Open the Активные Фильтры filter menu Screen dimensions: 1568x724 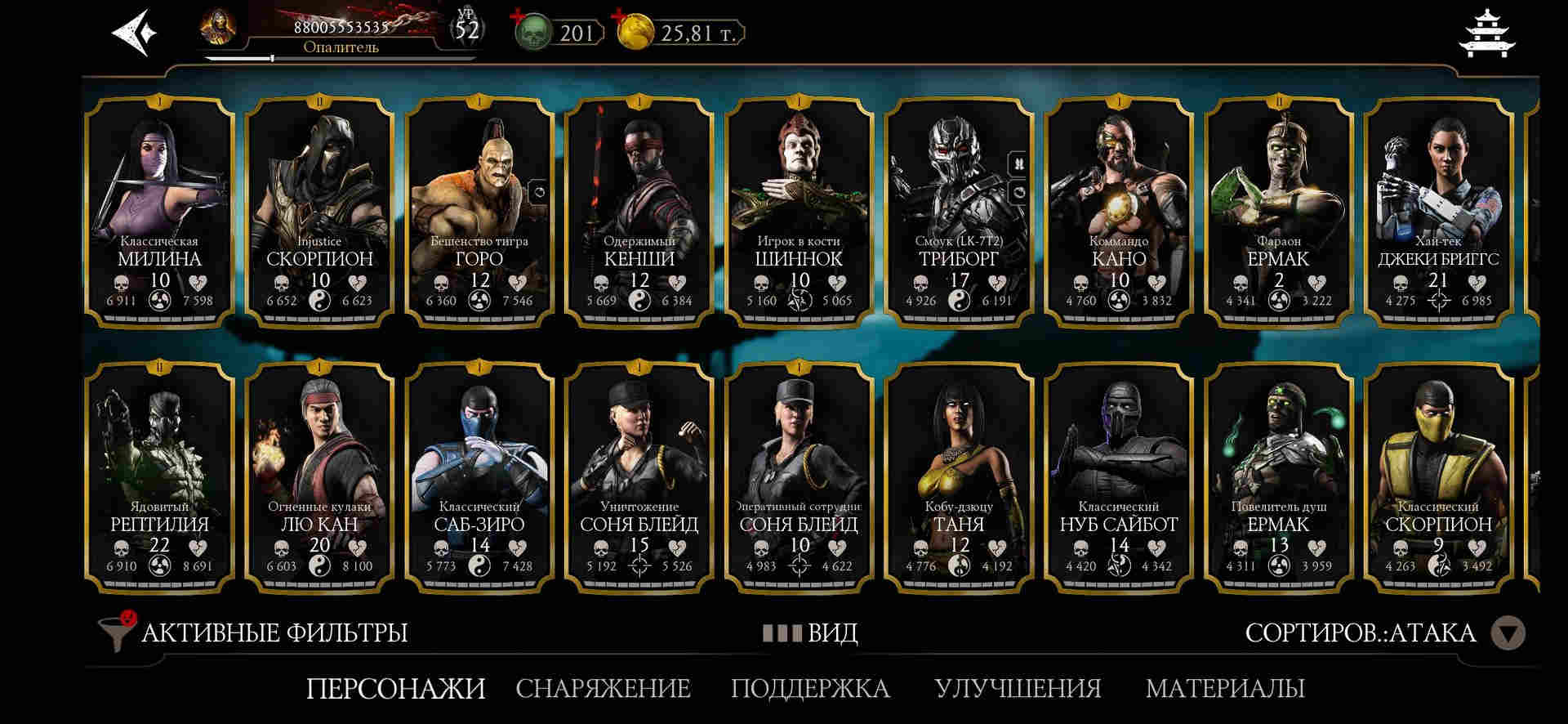pos(253,632)
